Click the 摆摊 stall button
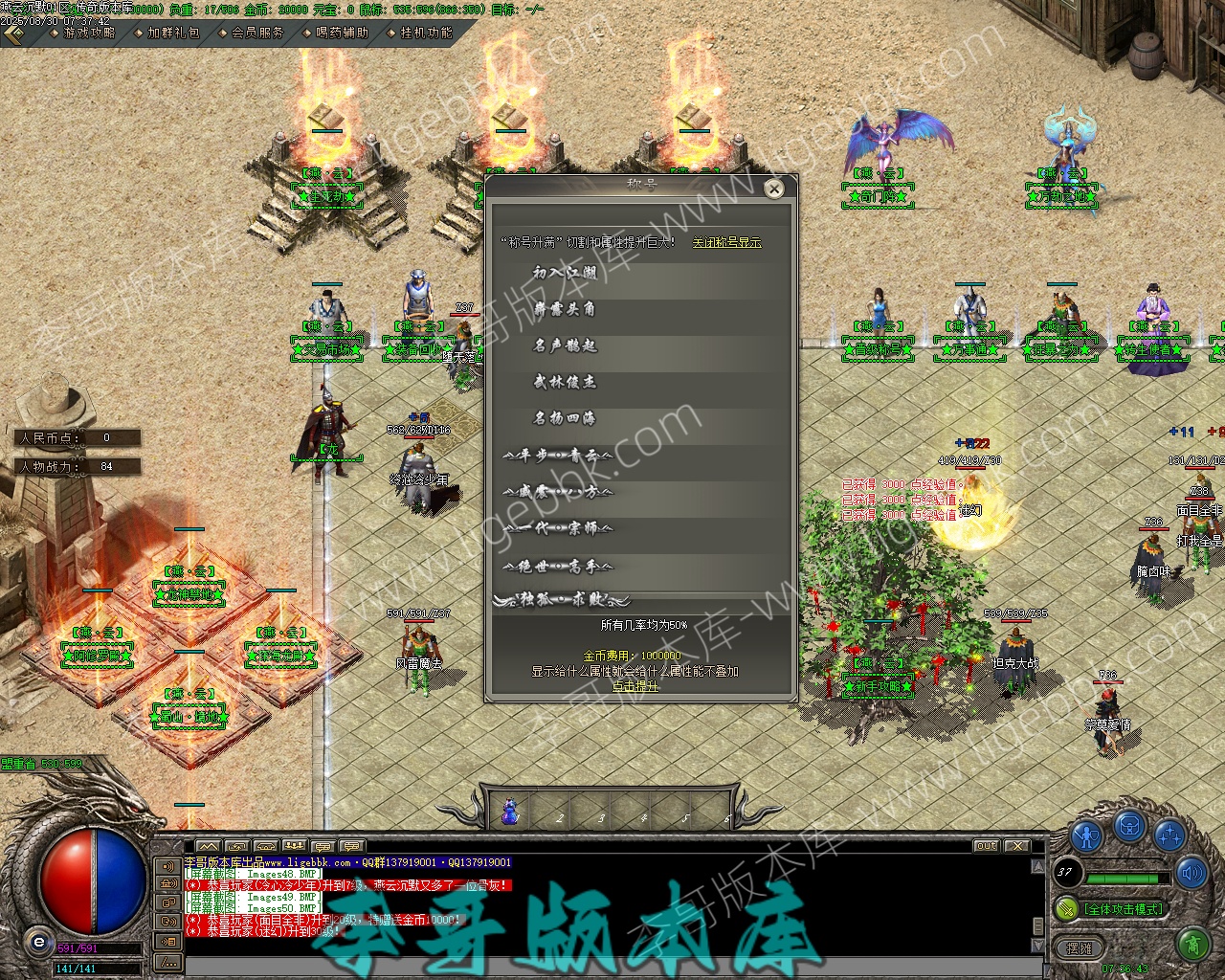1225x980 pixels. 1079,948
